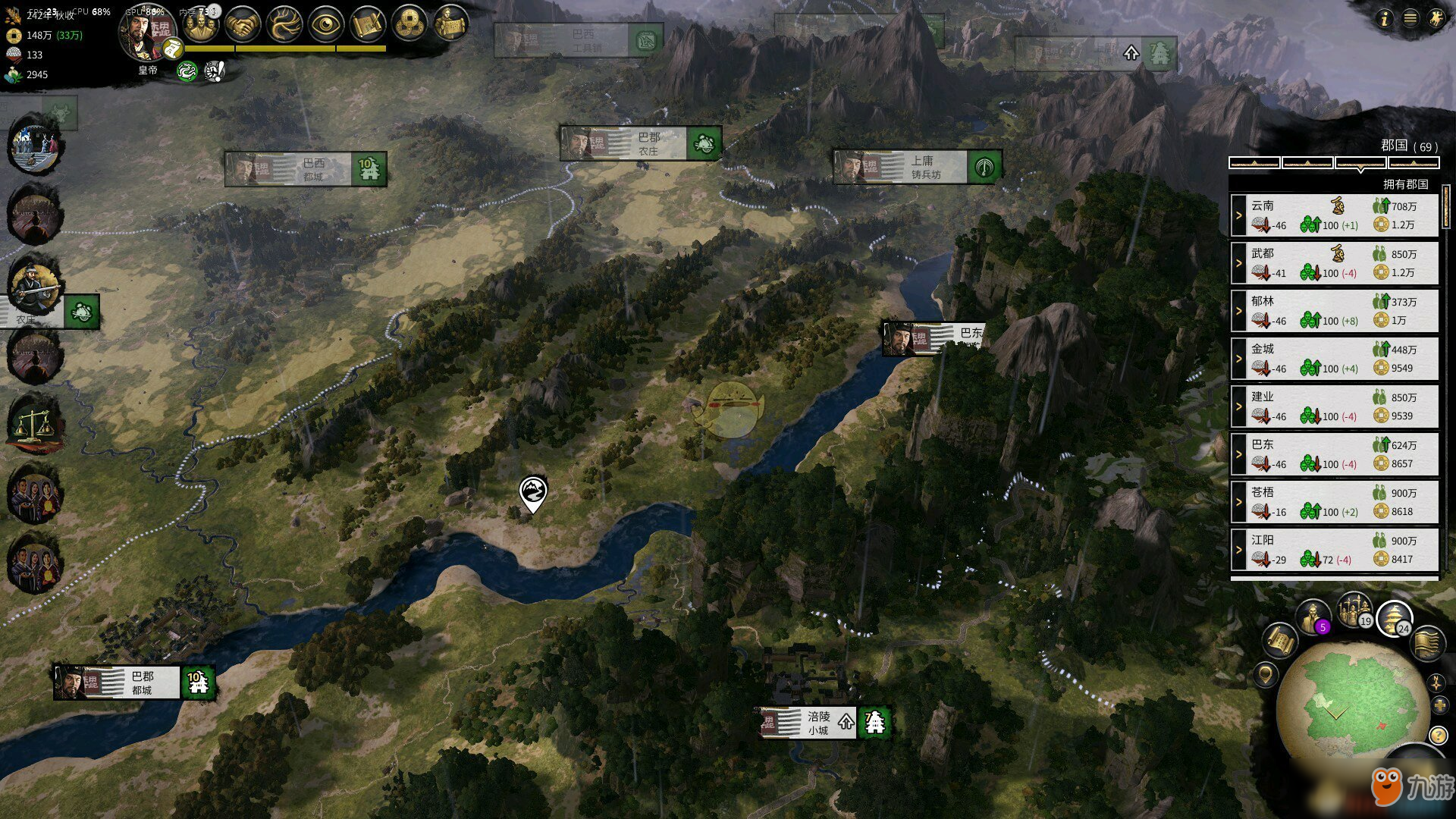The height and width of the screenshot is (819, 1456).
Task: Click the minimap plus zoom button
Action: [x=1440, y=706]
